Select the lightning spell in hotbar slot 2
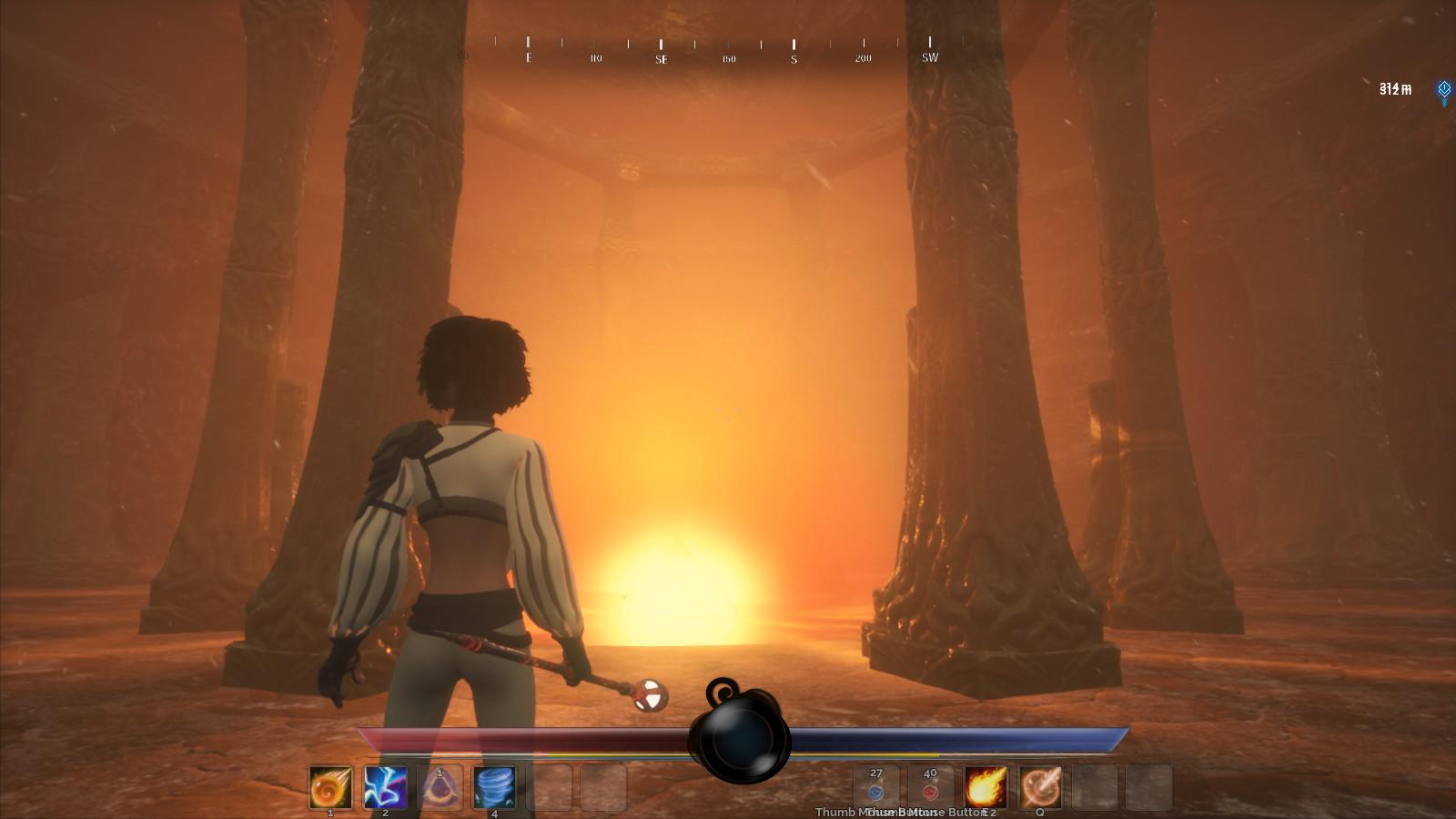Viewport: 1456px width, 819px height. point(386,786)
